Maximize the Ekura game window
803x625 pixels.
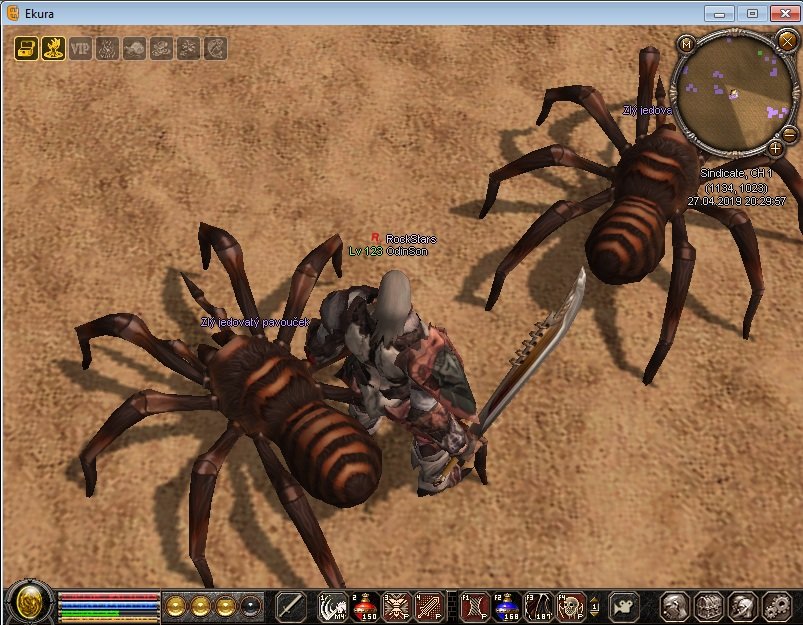[x=752, y=13]
